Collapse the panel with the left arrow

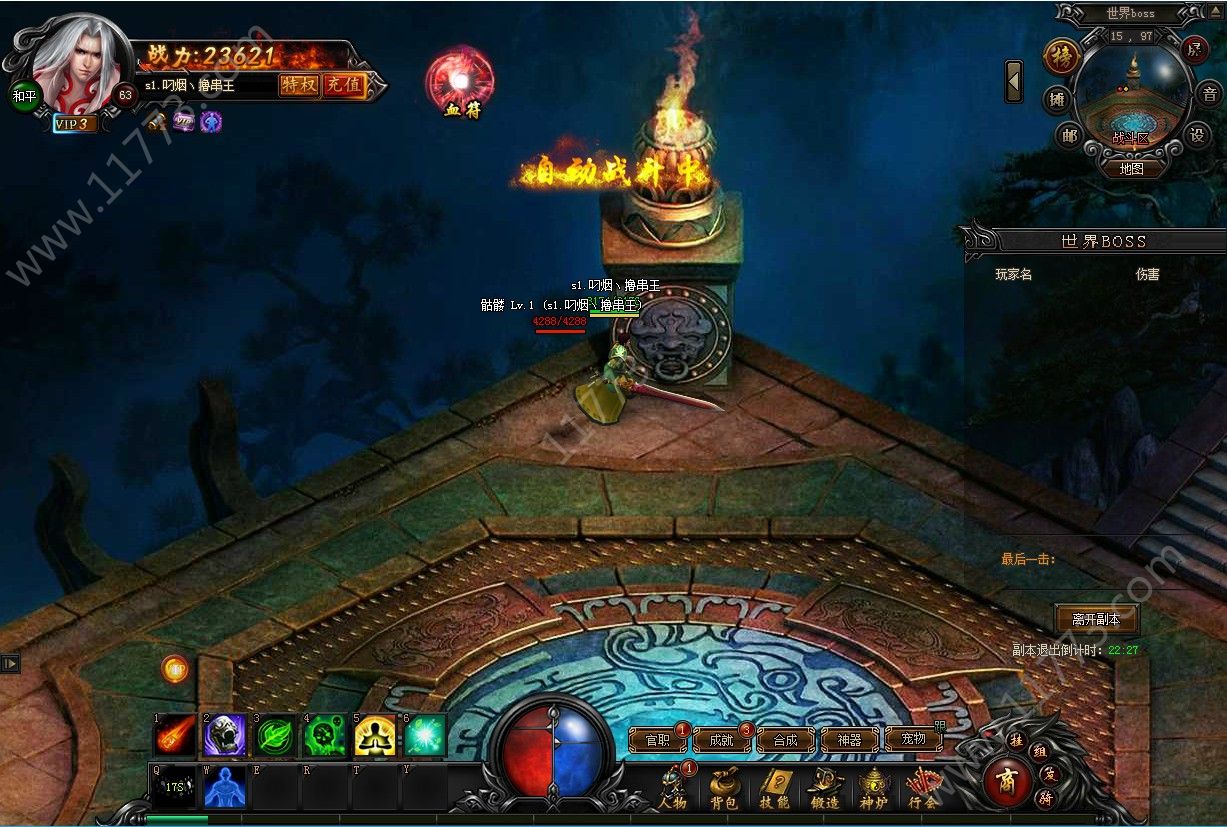(x=1014, y=81)
